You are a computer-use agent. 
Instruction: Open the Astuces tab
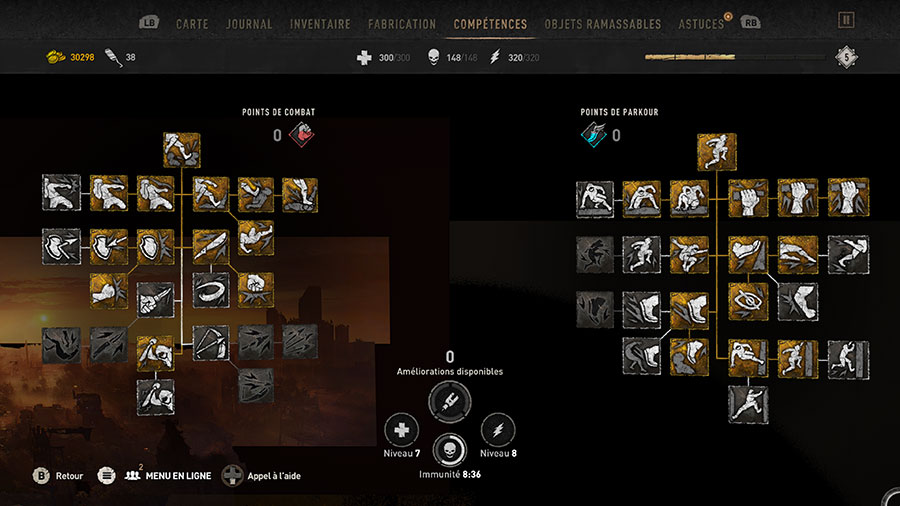[x=701, y=23]
